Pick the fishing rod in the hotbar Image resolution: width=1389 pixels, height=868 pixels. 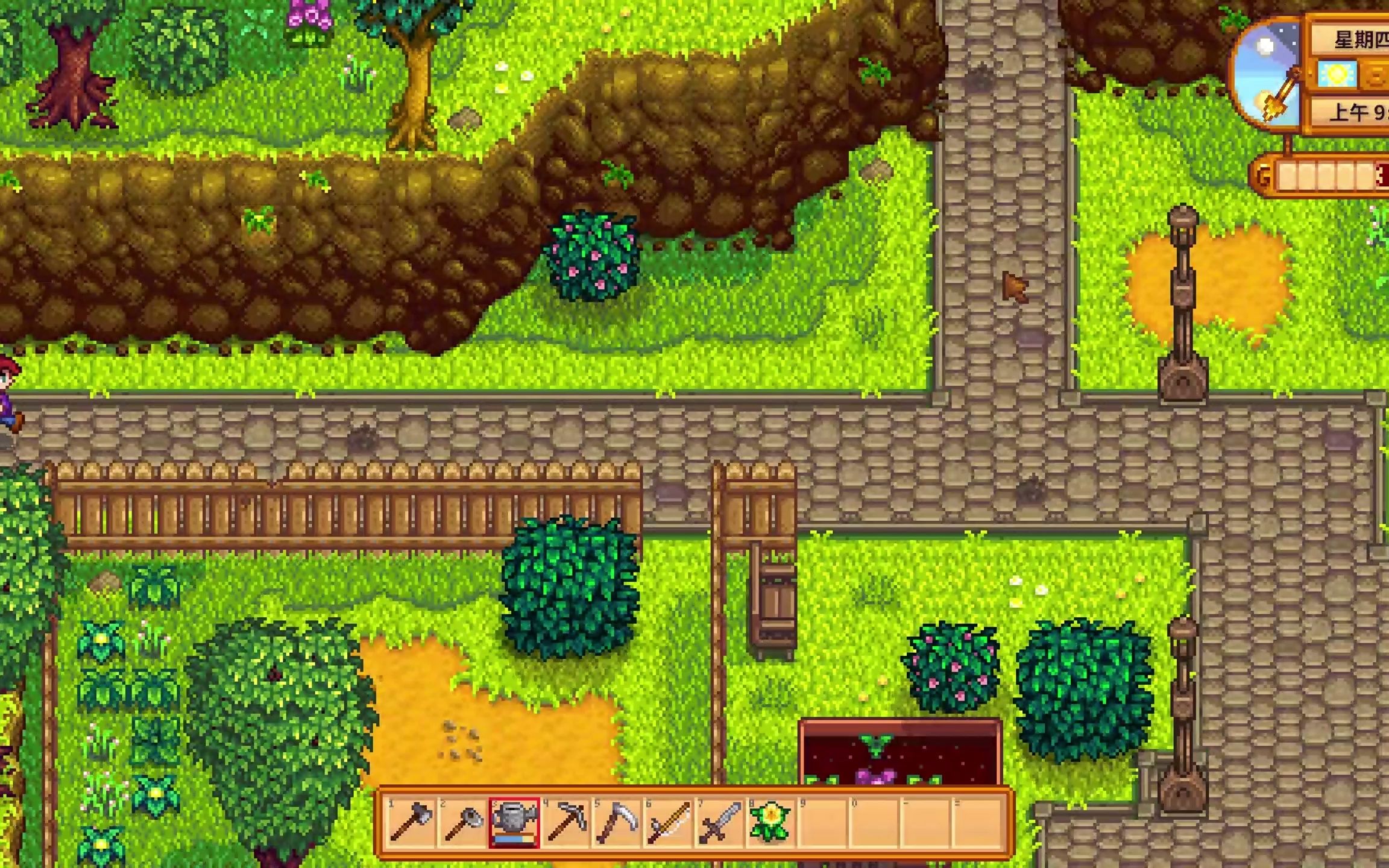click(x=668, y=822)
